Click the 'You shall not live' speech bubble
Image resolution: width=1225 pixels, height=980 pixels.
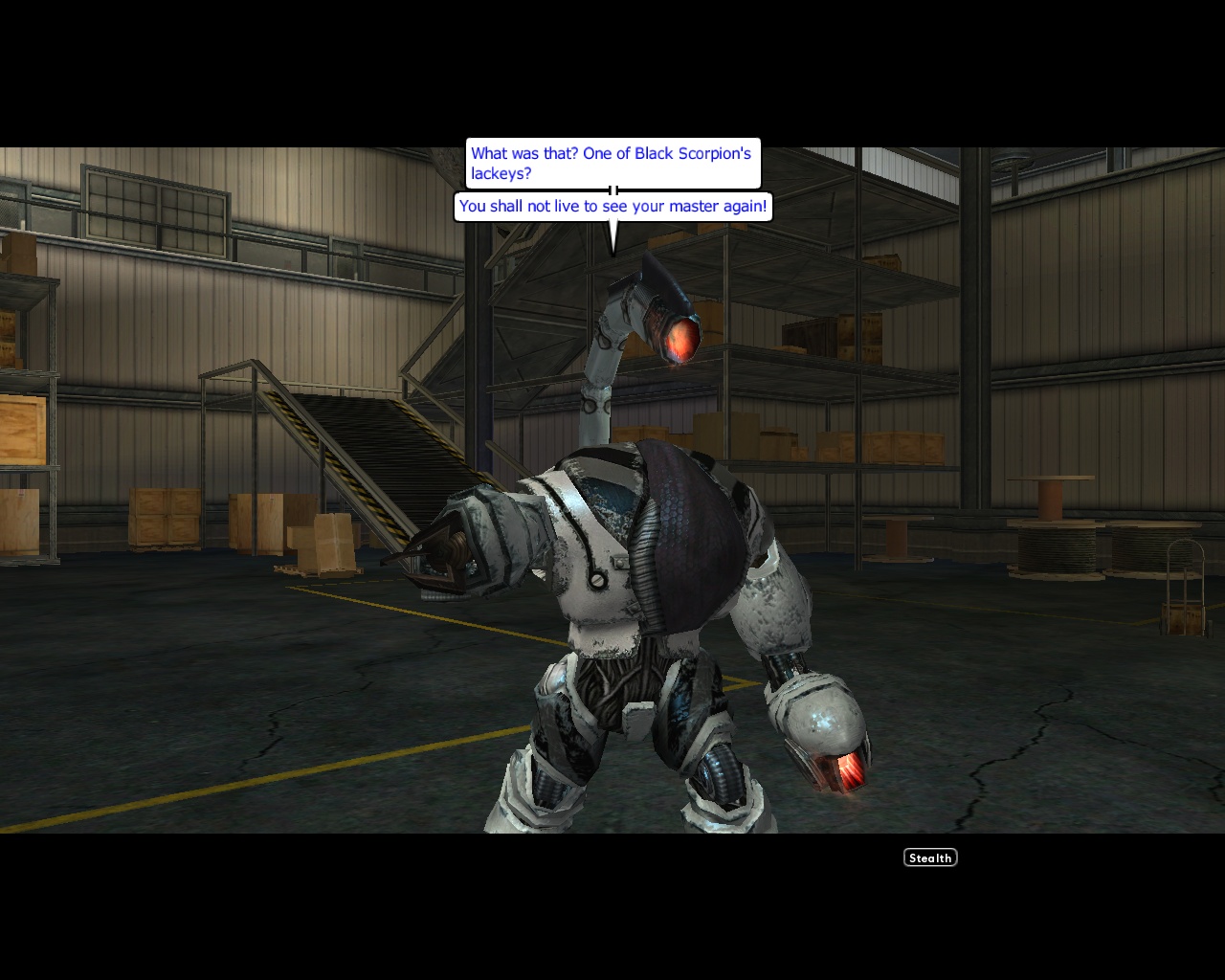613,206
